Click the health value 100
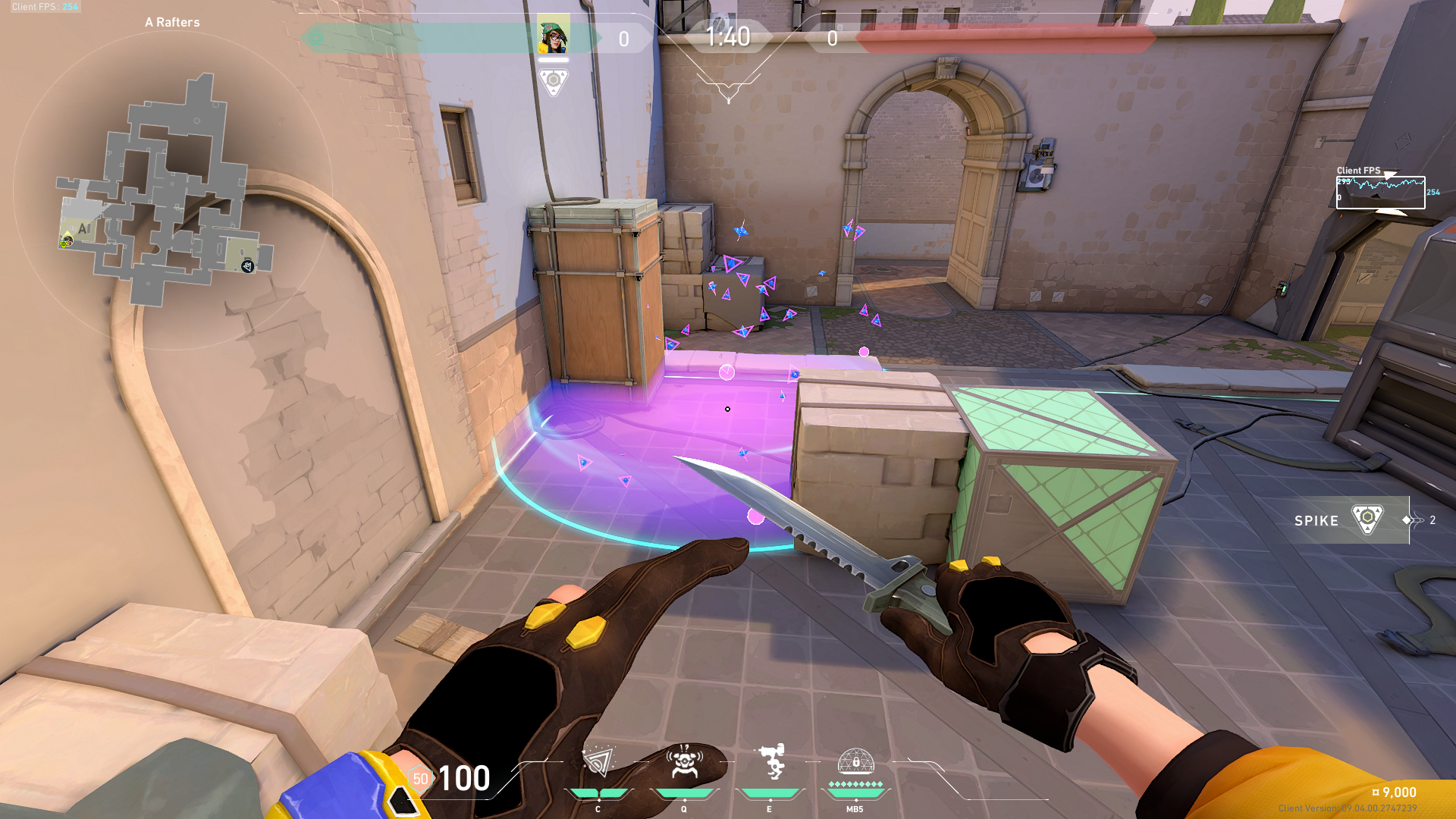 466,778
